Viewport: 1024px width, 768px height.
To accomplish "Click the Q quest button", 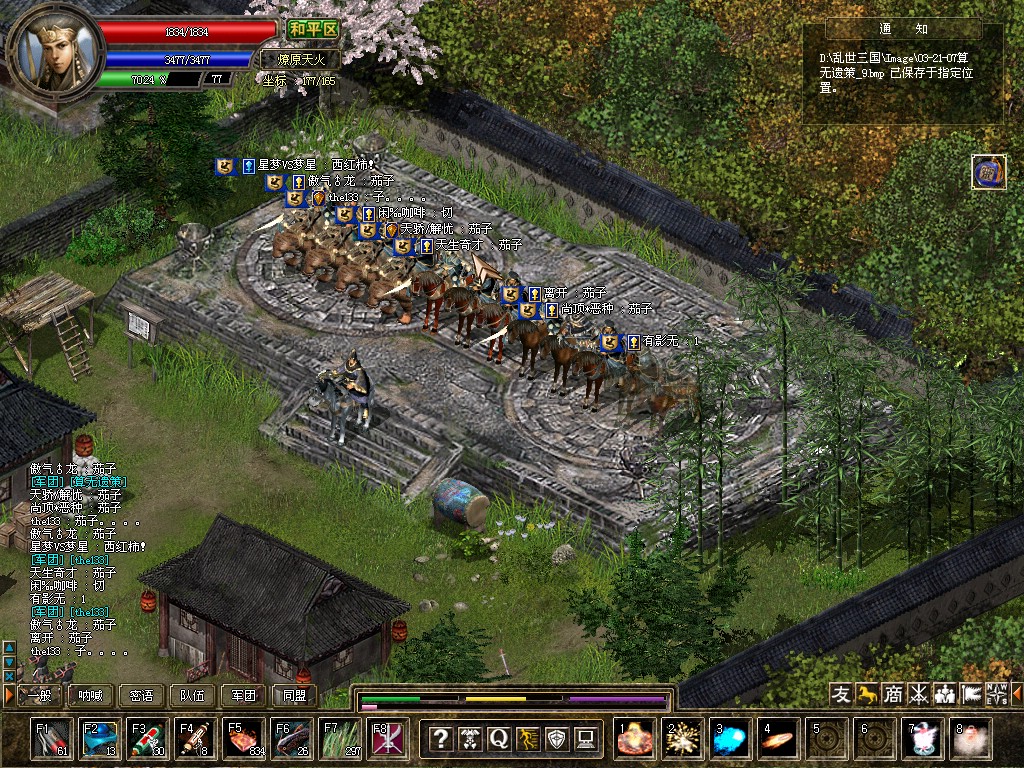I will tap(499, 739).
